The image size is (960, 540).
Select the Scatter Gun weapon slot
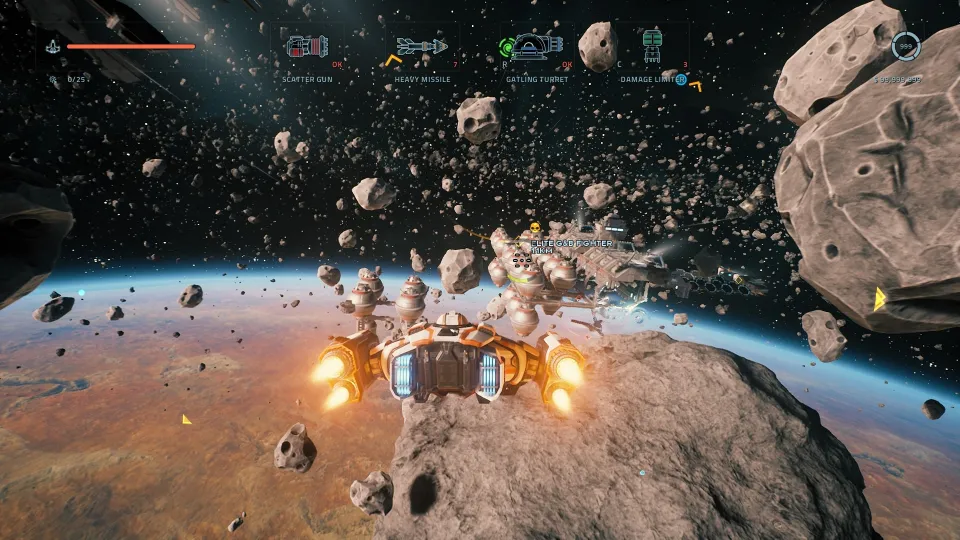(307, 46)
